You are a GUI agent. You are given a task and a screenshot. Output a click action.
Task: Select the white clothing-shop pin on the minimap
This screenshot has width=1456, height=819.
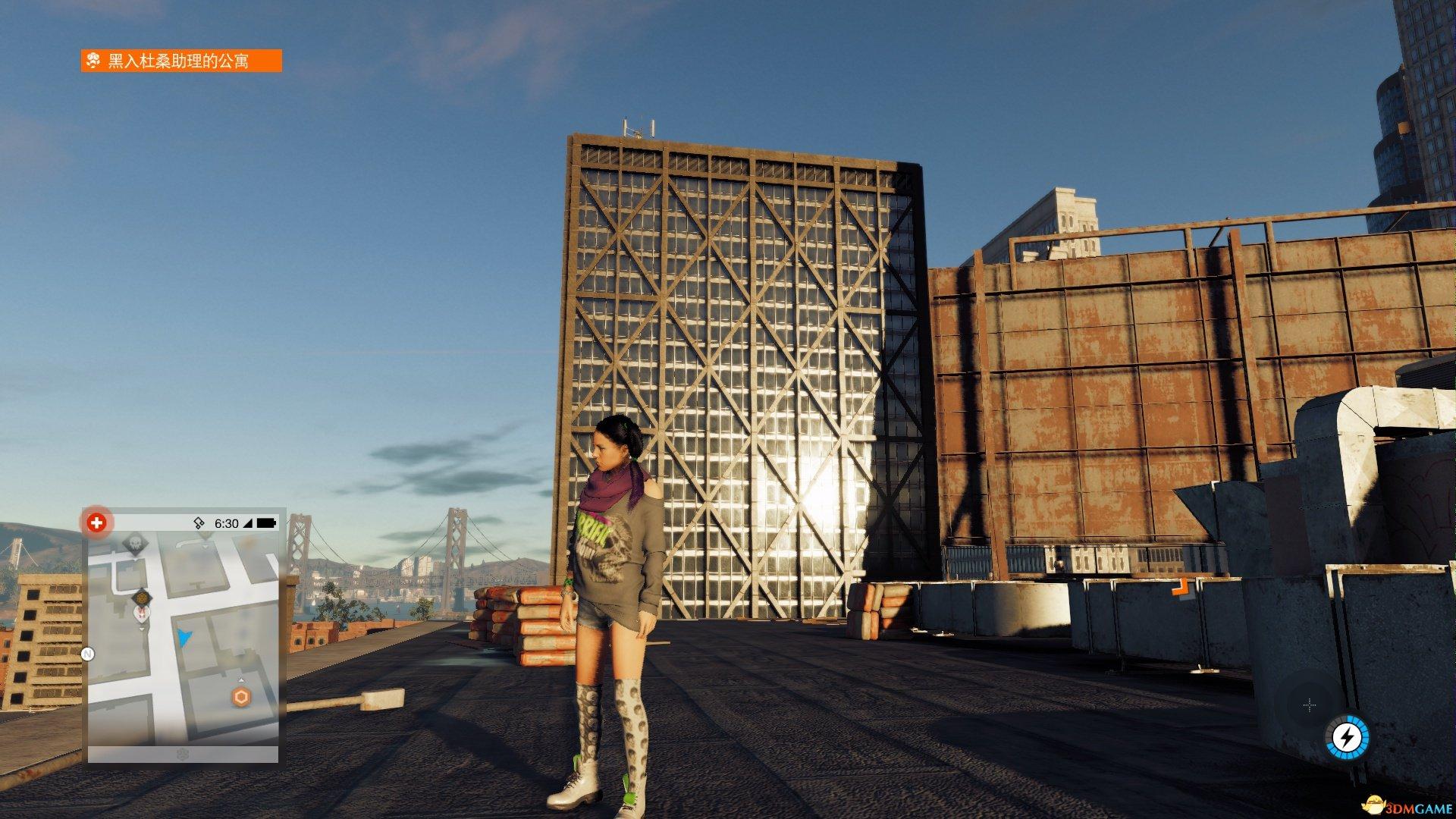click(143, 613)
